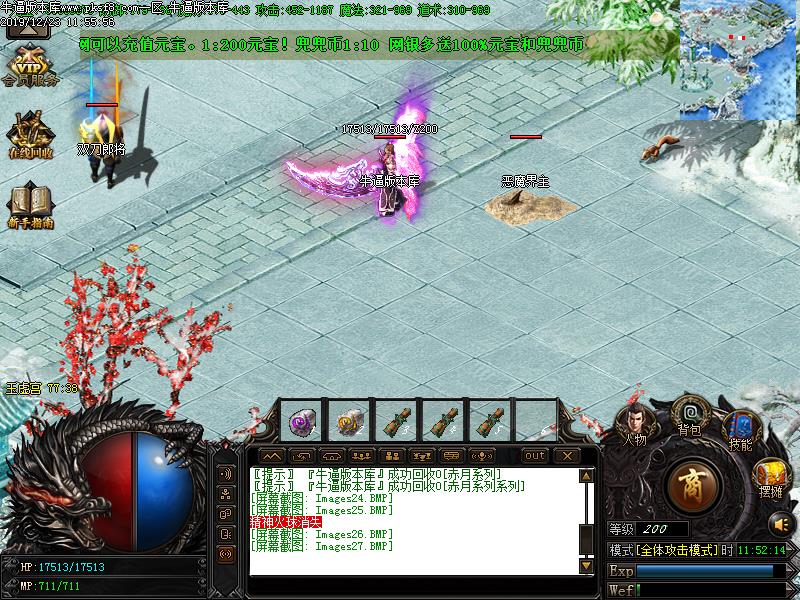Open the 新手指南 beginner guide book

click(x=30, y=203)
